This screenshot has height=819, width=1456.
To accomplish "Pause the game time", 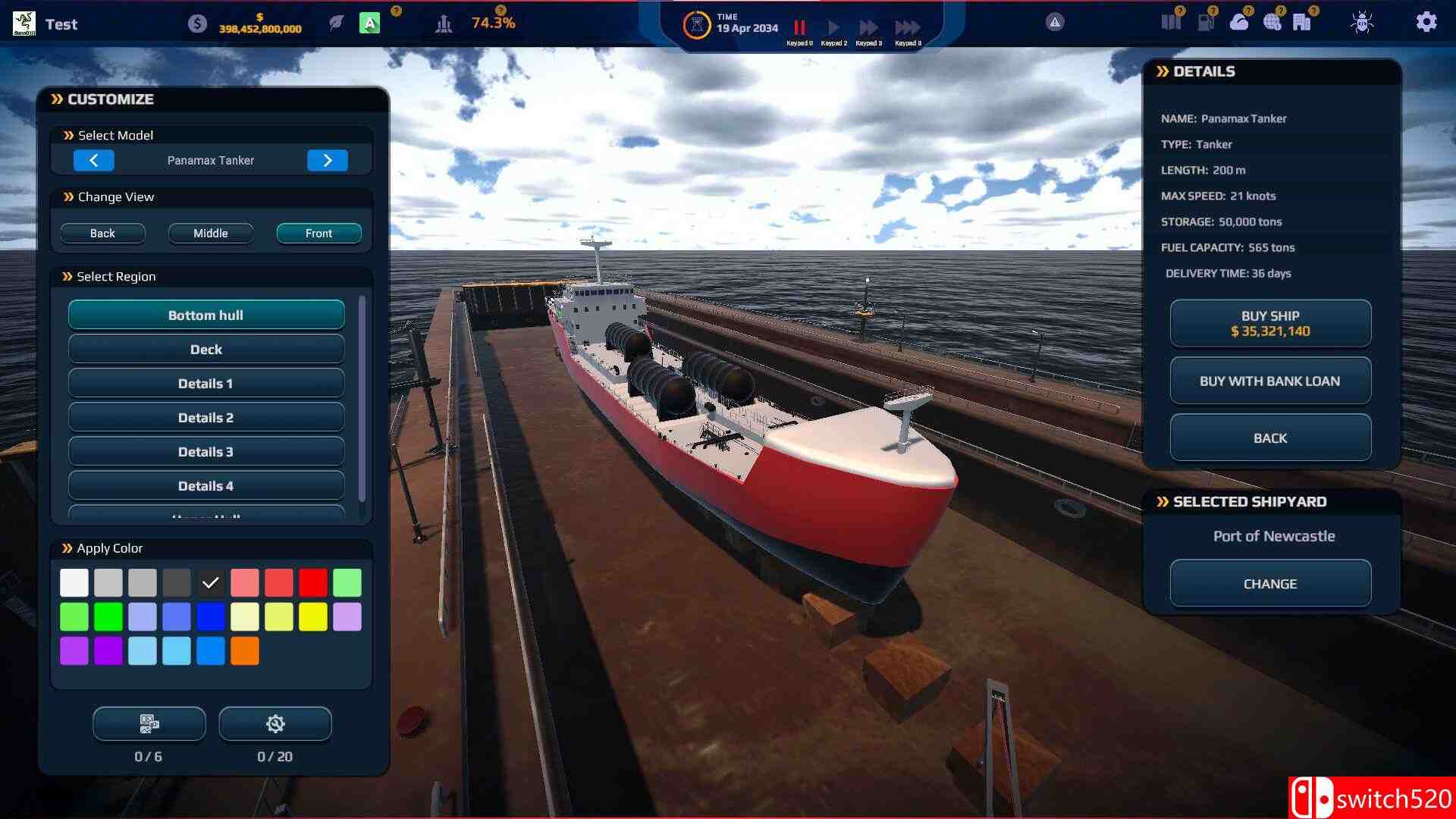I will (799, 27).
